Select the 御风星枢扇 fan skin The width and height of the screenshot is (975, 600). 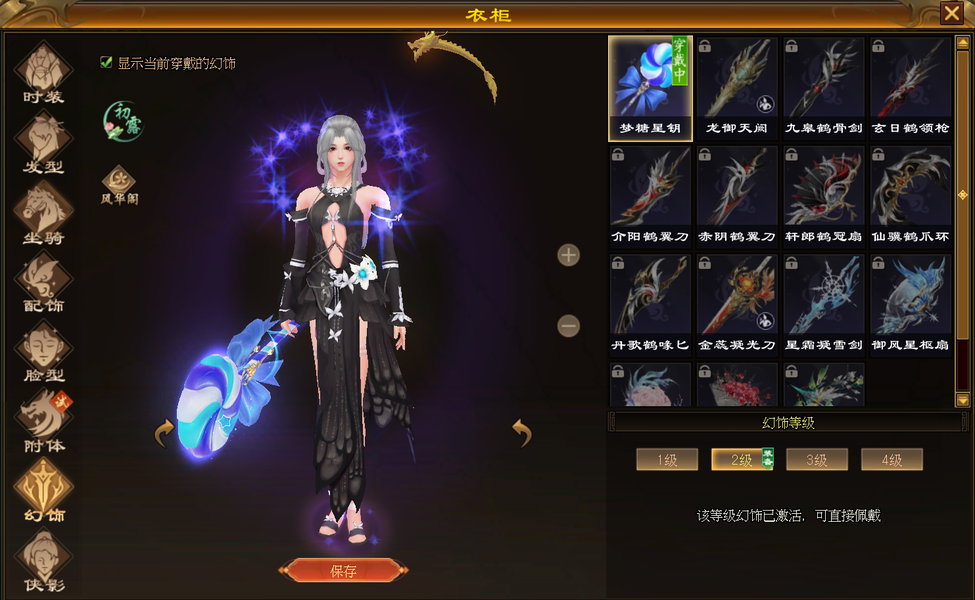point(910,304)
